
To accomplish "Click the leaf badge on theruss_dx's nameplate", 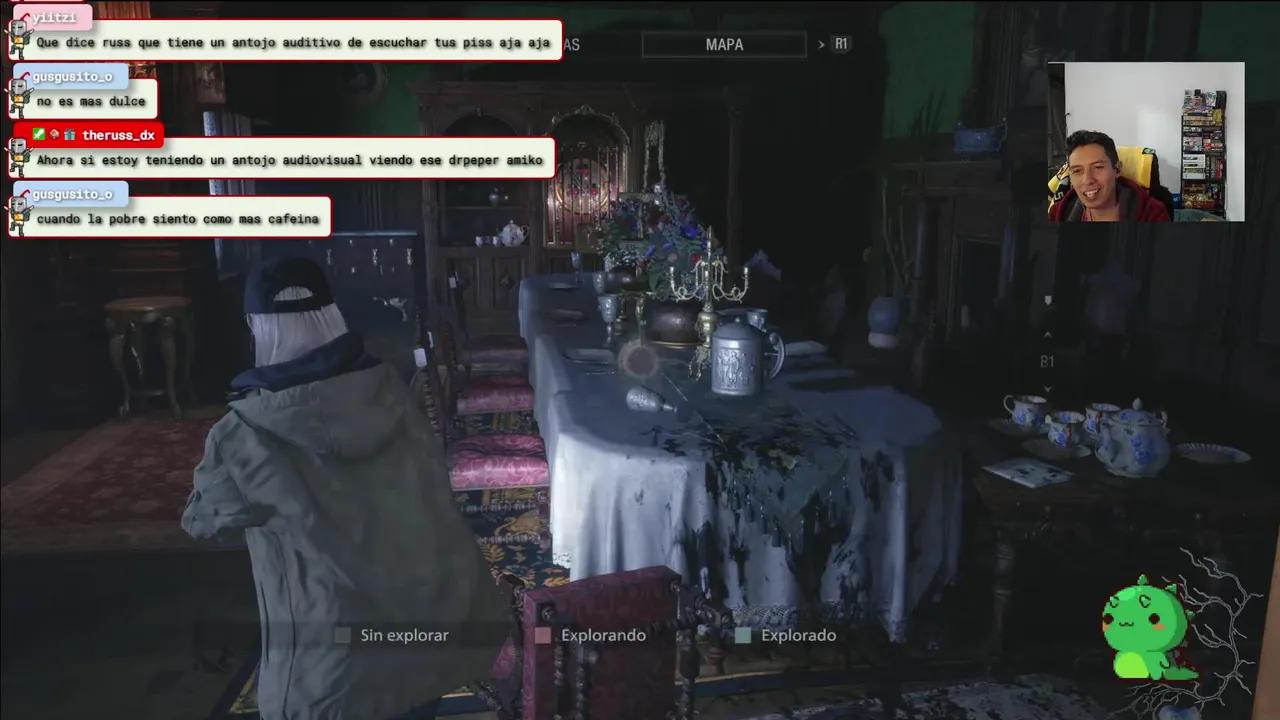I will coord(54,135).
